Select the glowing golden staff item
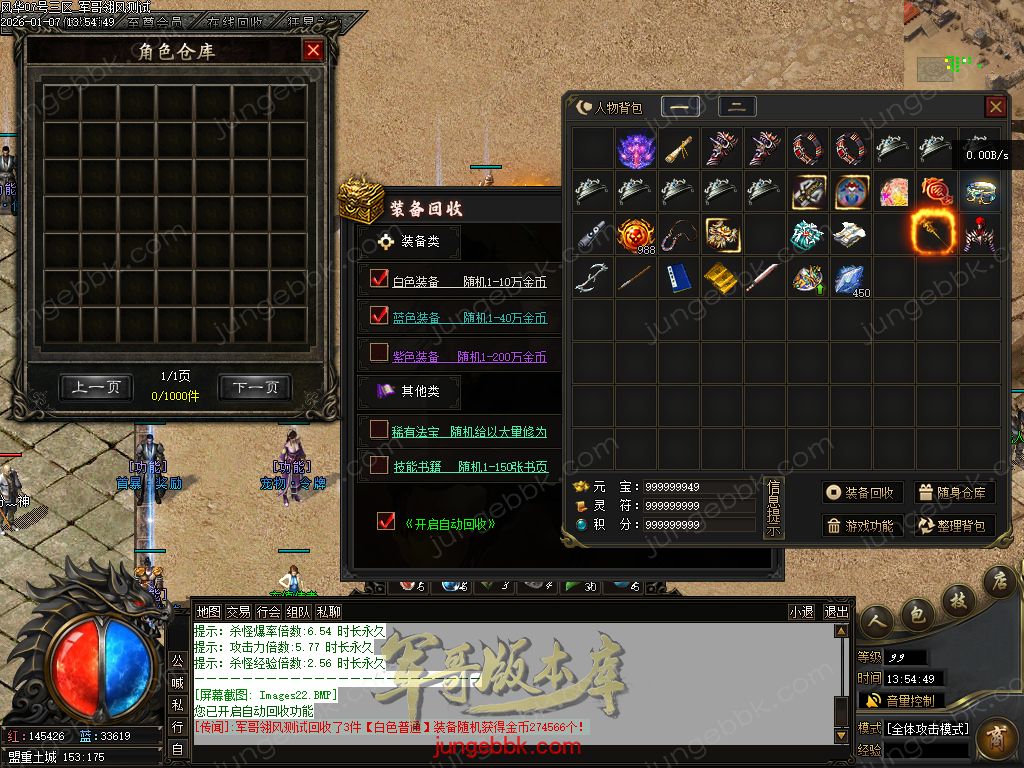The image size is (1024, 768). point(933,234)
